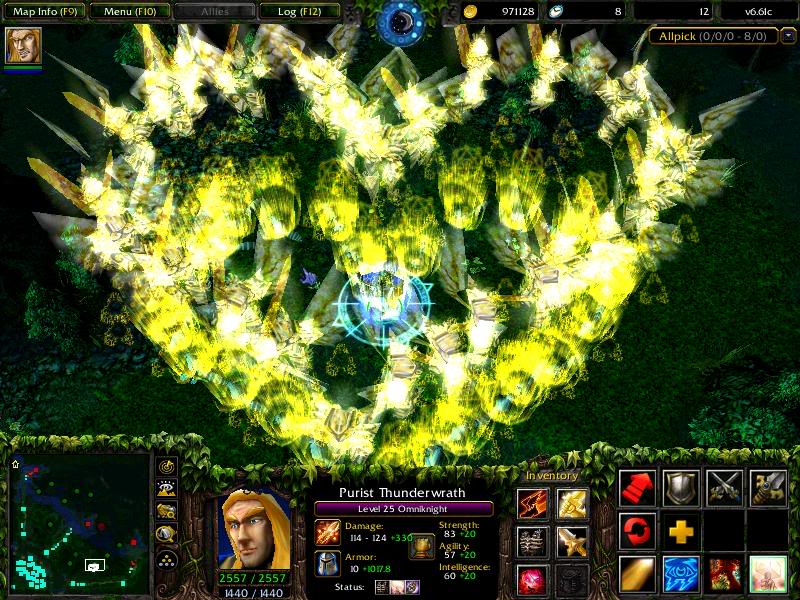Image resolution: width=800 pixels, height=600 pixels.
Task: Open the Menu (F10) button
Action: coord(129,12)
